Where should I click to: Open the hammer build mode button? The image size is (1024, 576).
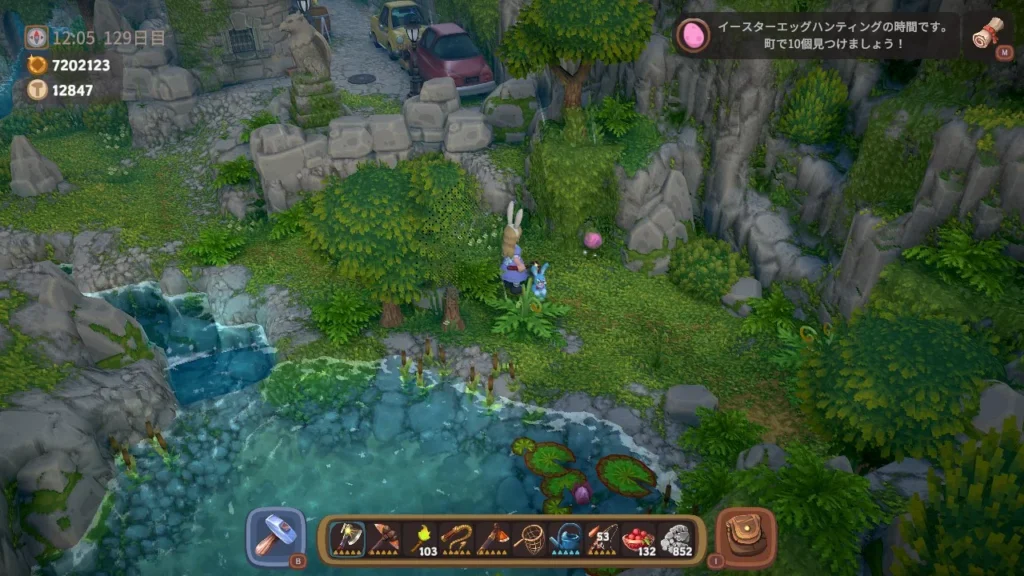coord(275,537)
